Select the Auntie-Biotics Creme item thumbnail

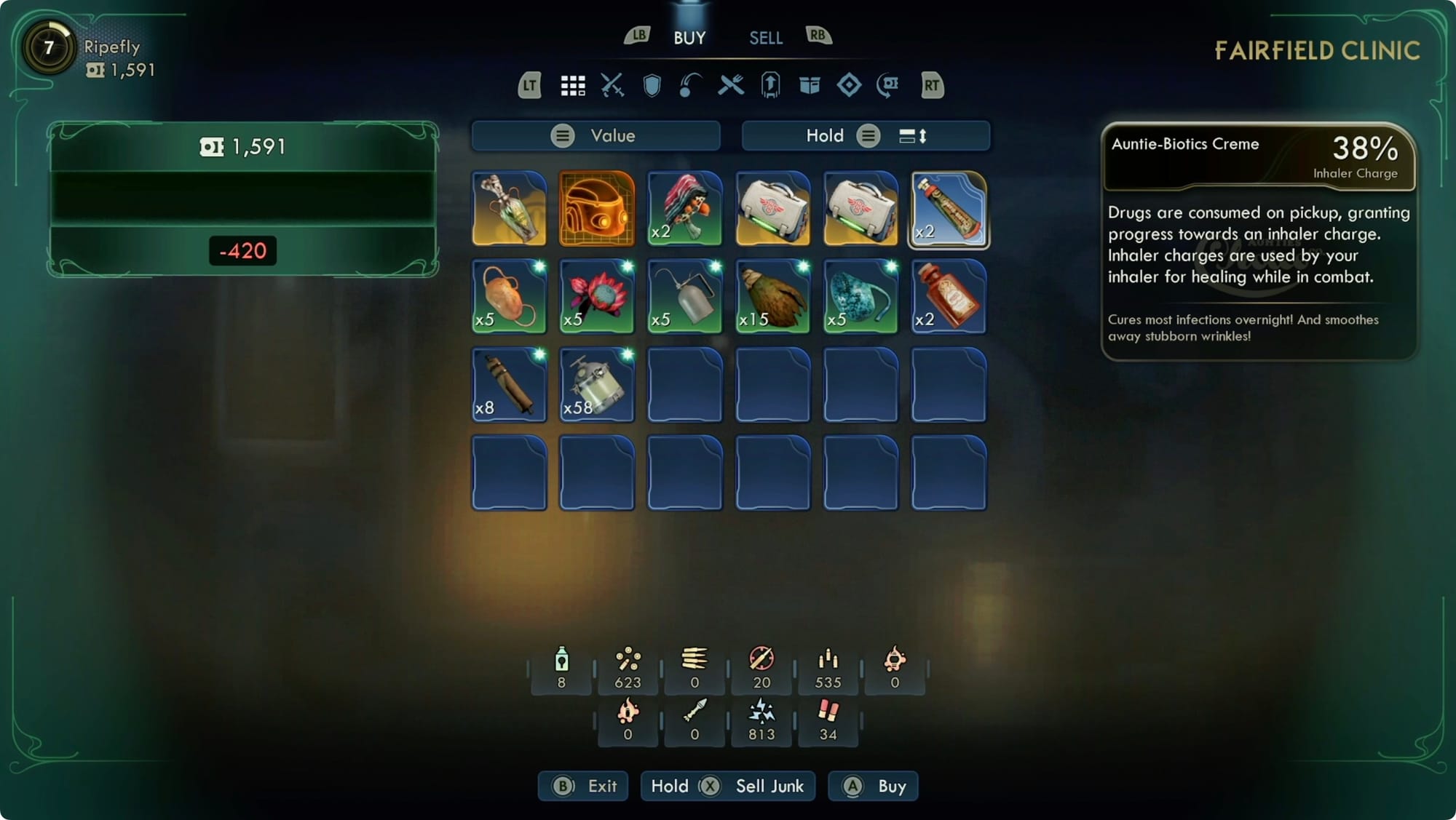(x=948, y=210)
